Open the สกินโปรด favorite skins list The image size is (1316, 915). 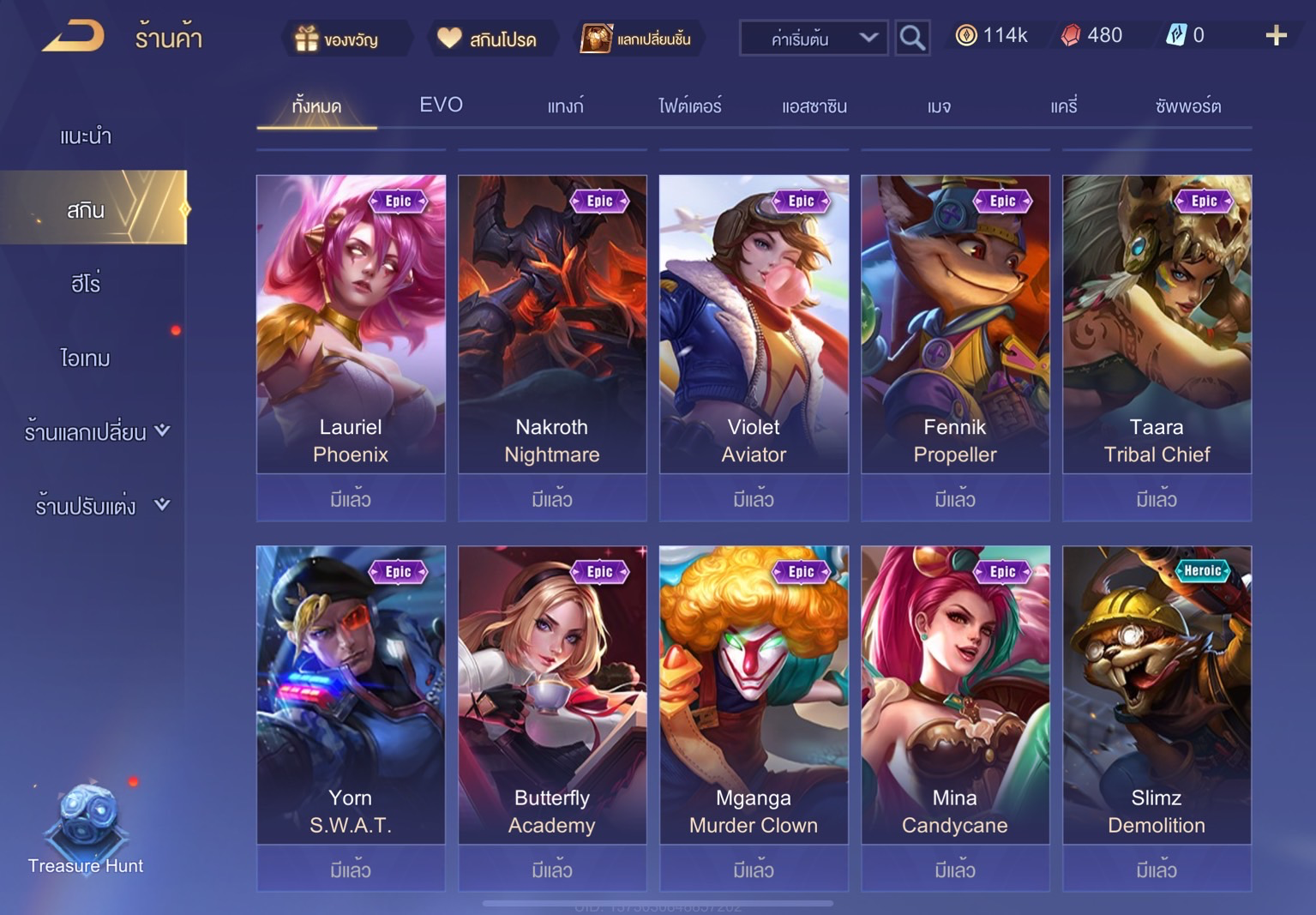click(487, 39)
